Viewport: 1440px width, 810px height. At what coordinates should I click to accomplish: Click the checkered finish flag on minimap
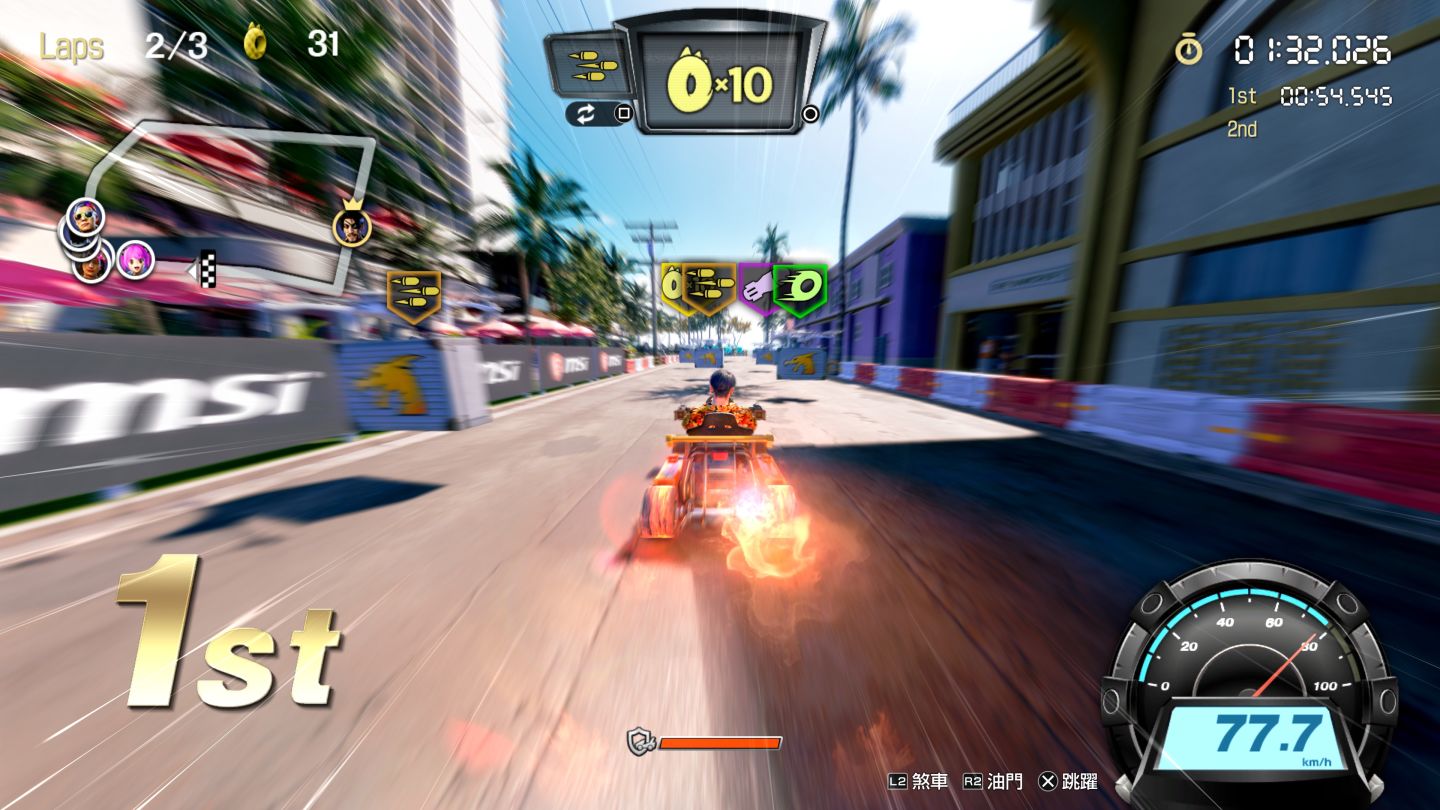(208, 268)
